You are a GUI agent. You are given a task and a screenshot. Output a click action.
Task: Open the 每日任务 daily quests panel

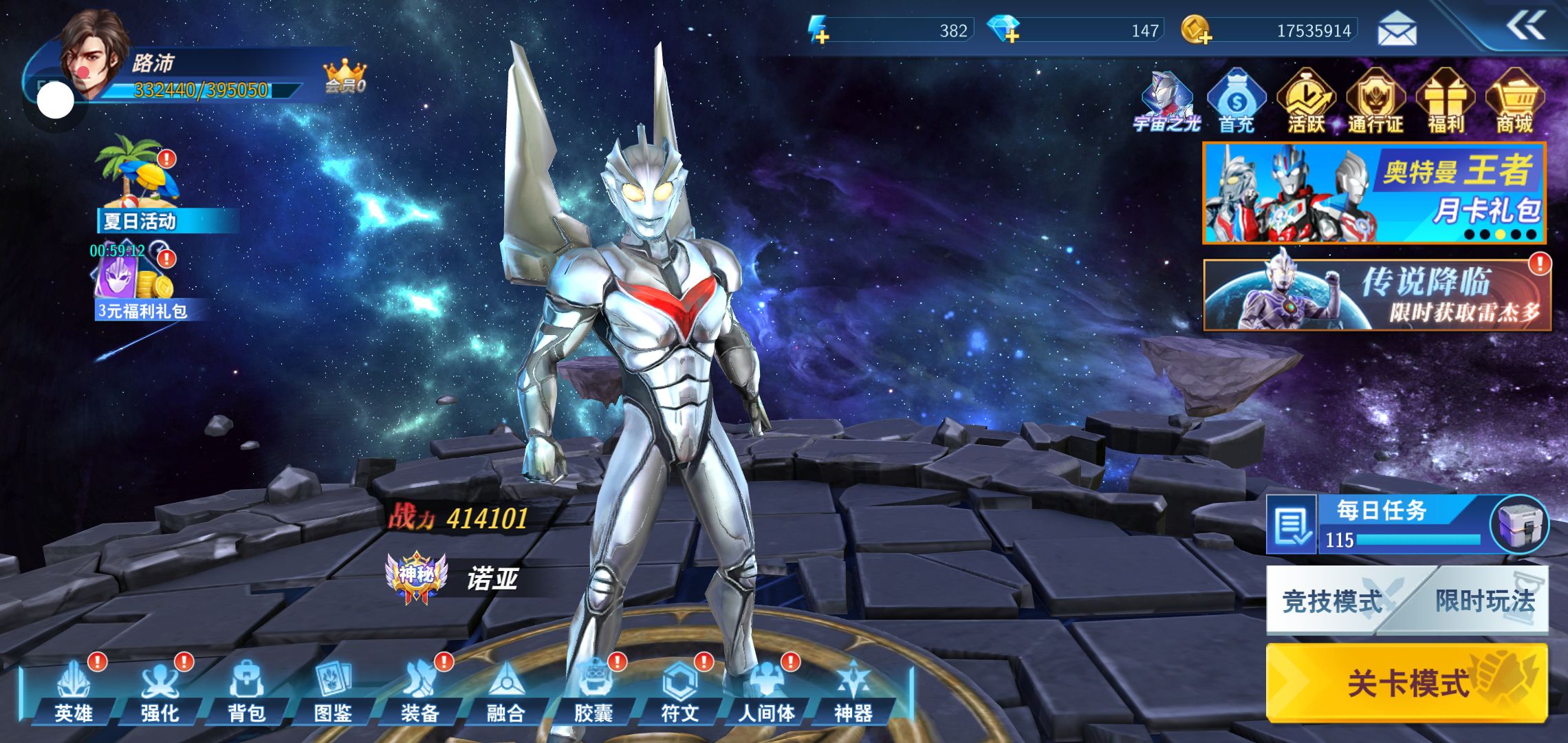click(1382, 524)
